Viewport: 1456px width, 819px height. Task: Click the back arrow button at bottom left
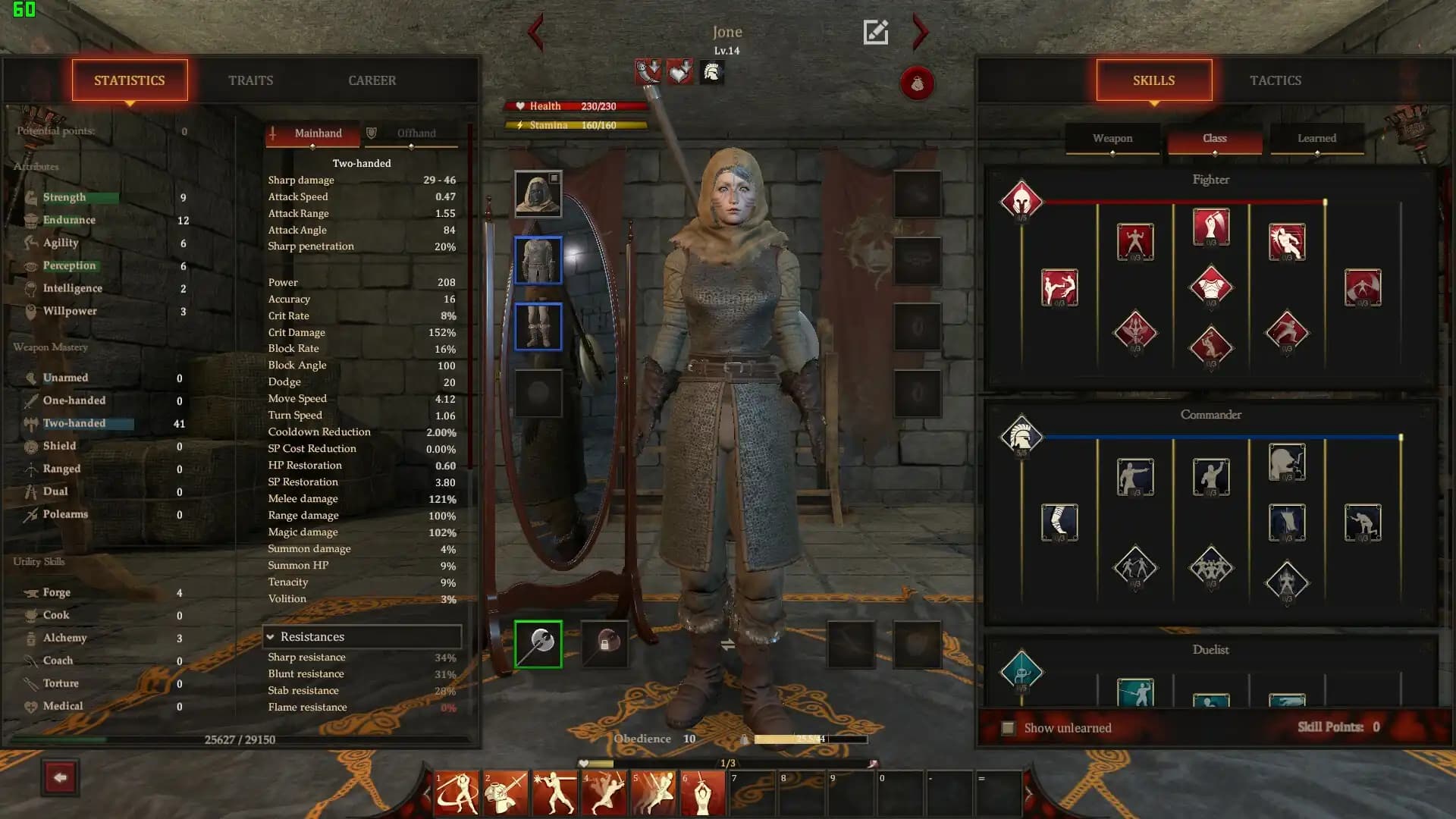61,777
